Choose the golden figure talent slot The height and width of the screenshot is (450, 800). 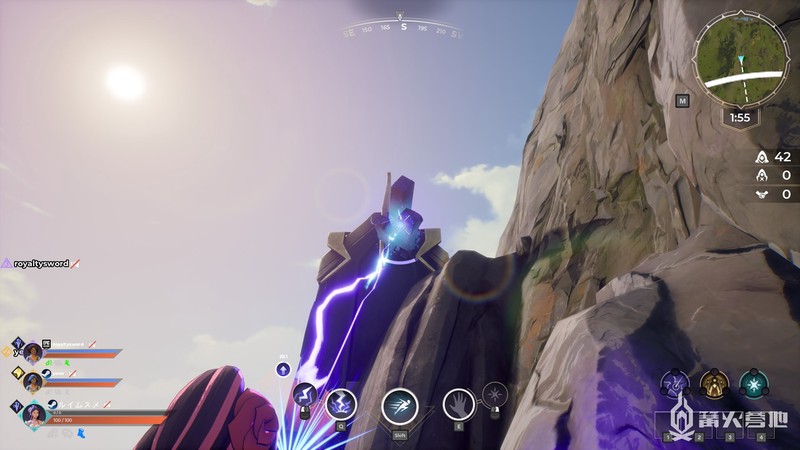pyautogui.click(x=713, y=384)
